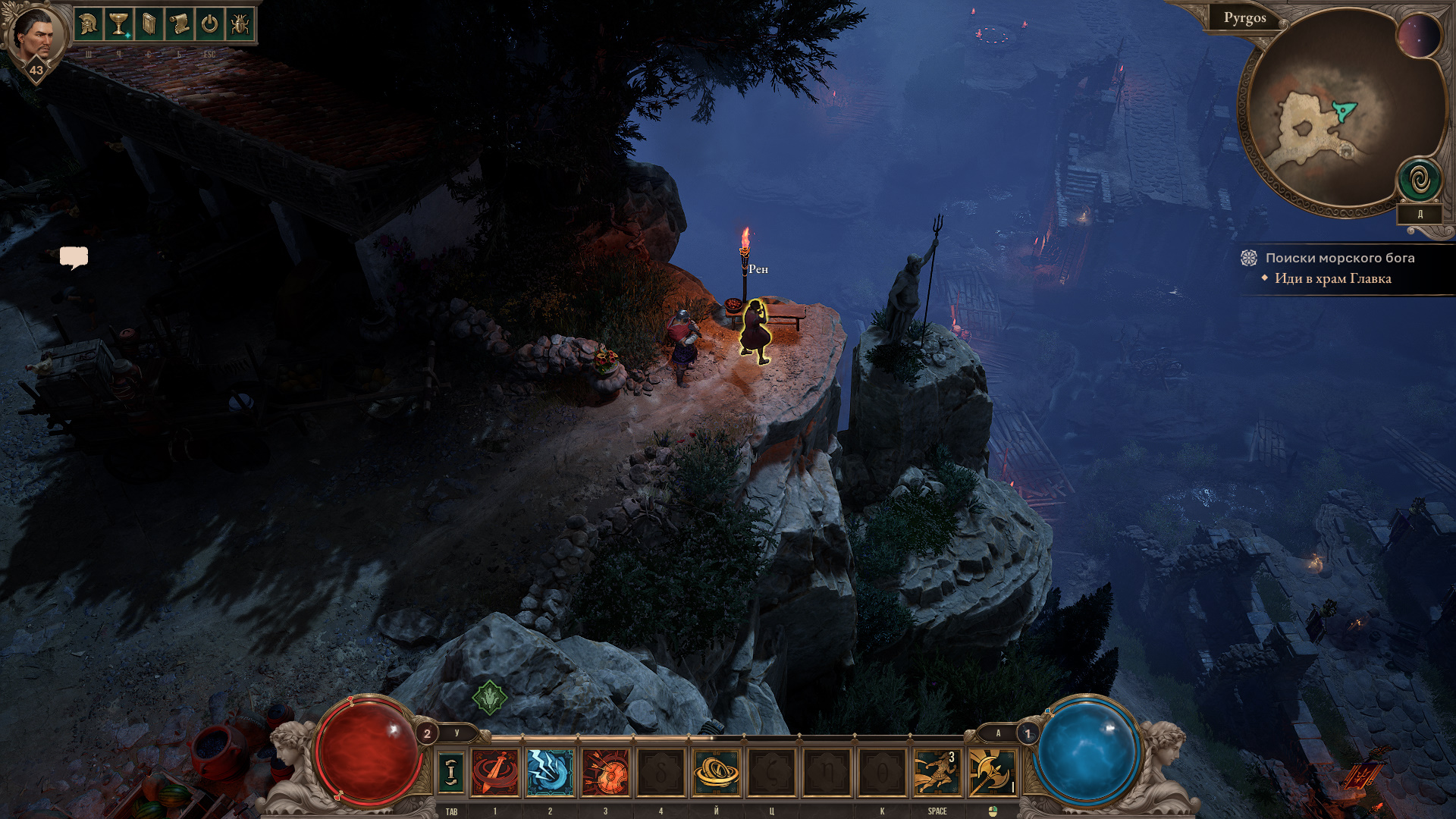Select the golden axe attack skill
This screenshot has height=819, width=1456.
[x=991, y=772]
